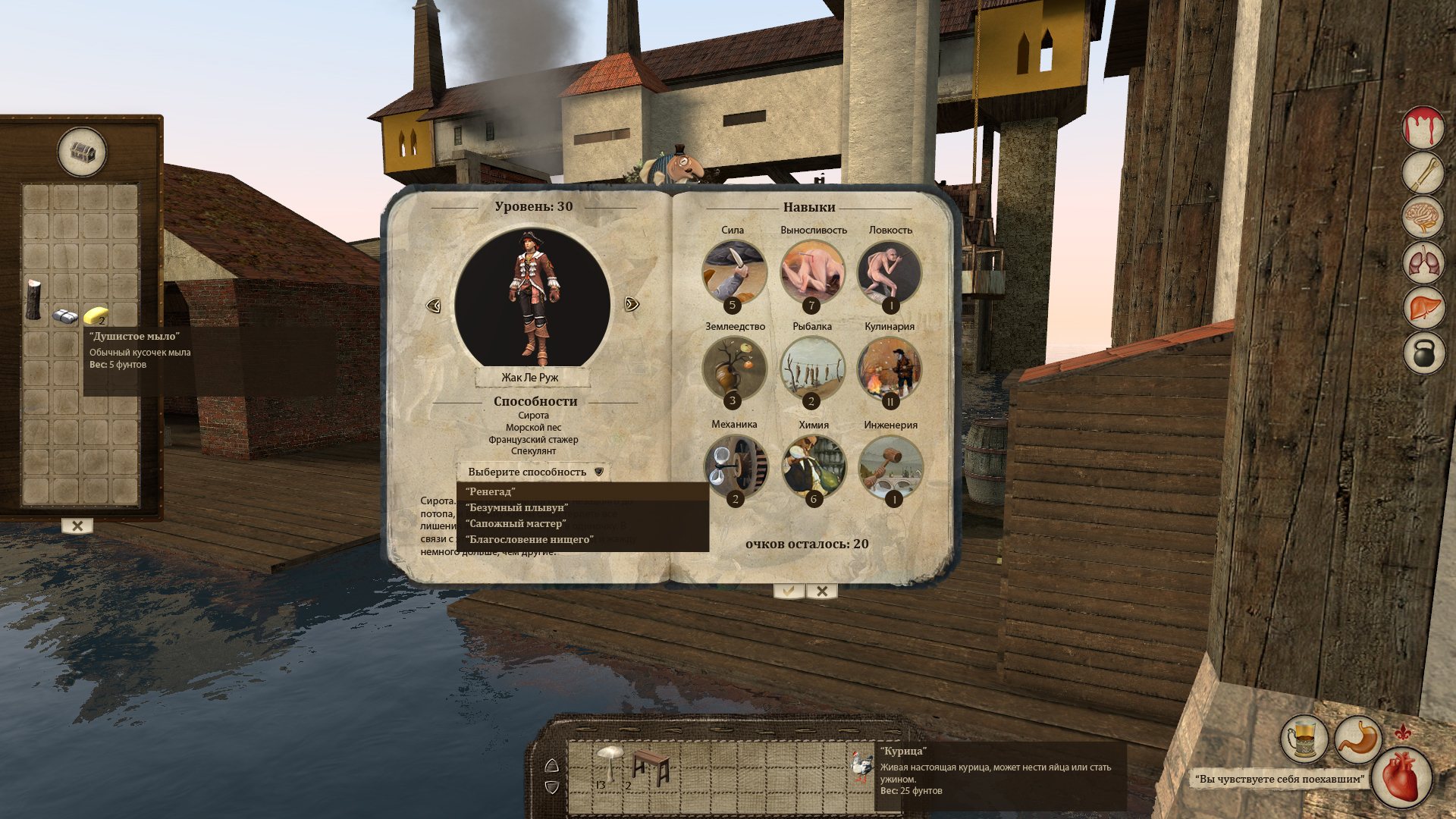Click the Инженерия hammer skill icon
1456x819 pixels.
(x=891, y=467)
